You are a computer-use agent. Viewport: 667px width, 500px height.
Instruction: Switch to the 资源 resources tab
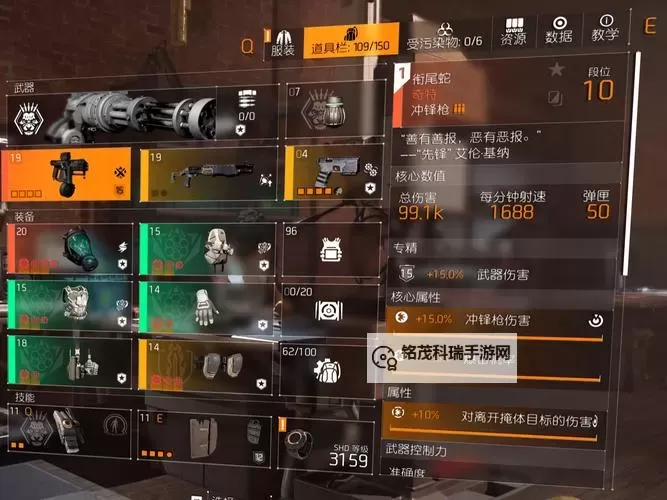coord(513,32)
